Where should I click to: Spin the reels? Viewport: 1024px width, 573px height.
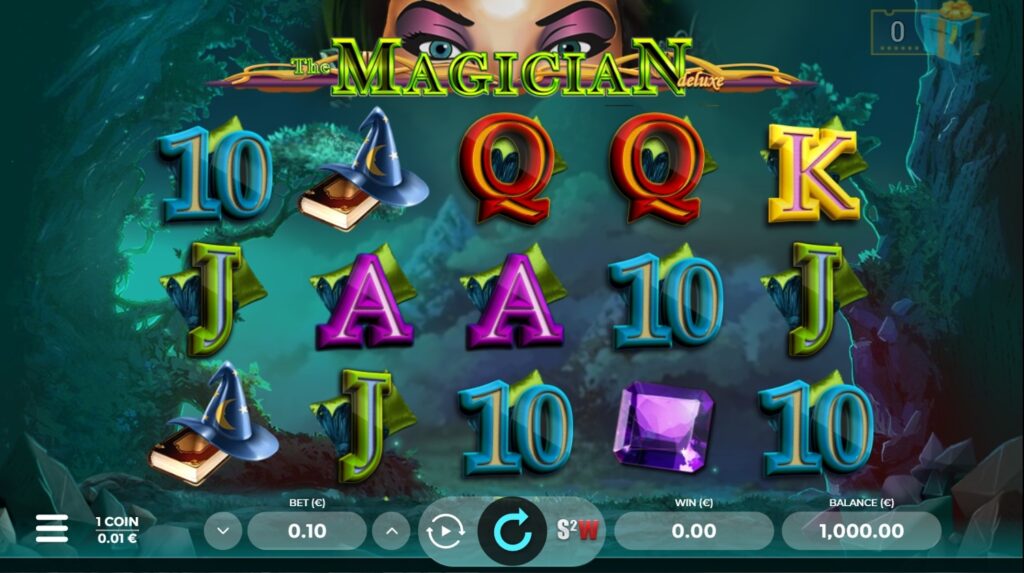[x=512, y=531]
